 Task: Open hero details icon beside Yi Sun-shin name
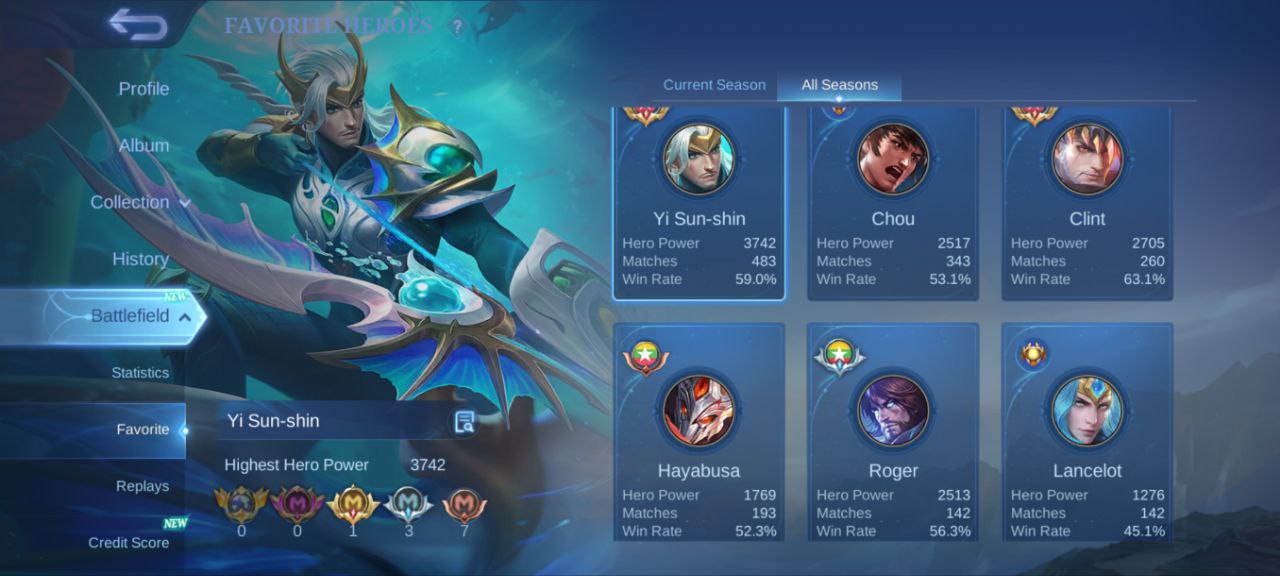(464, 422)
